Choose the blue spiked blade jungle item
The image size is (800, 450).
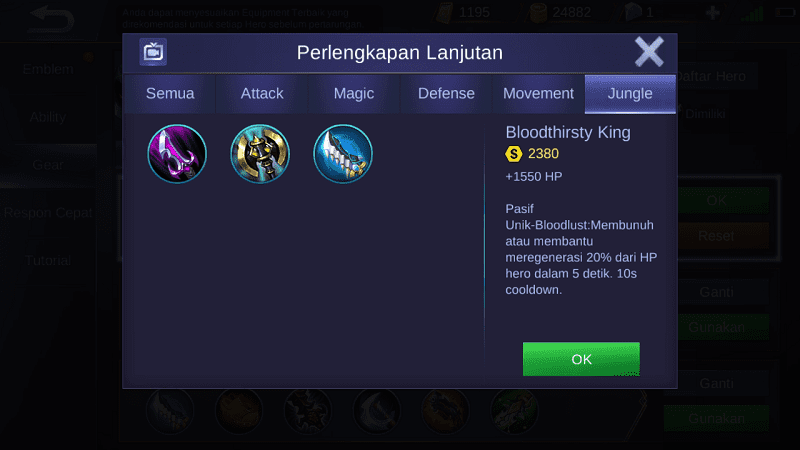343,154
